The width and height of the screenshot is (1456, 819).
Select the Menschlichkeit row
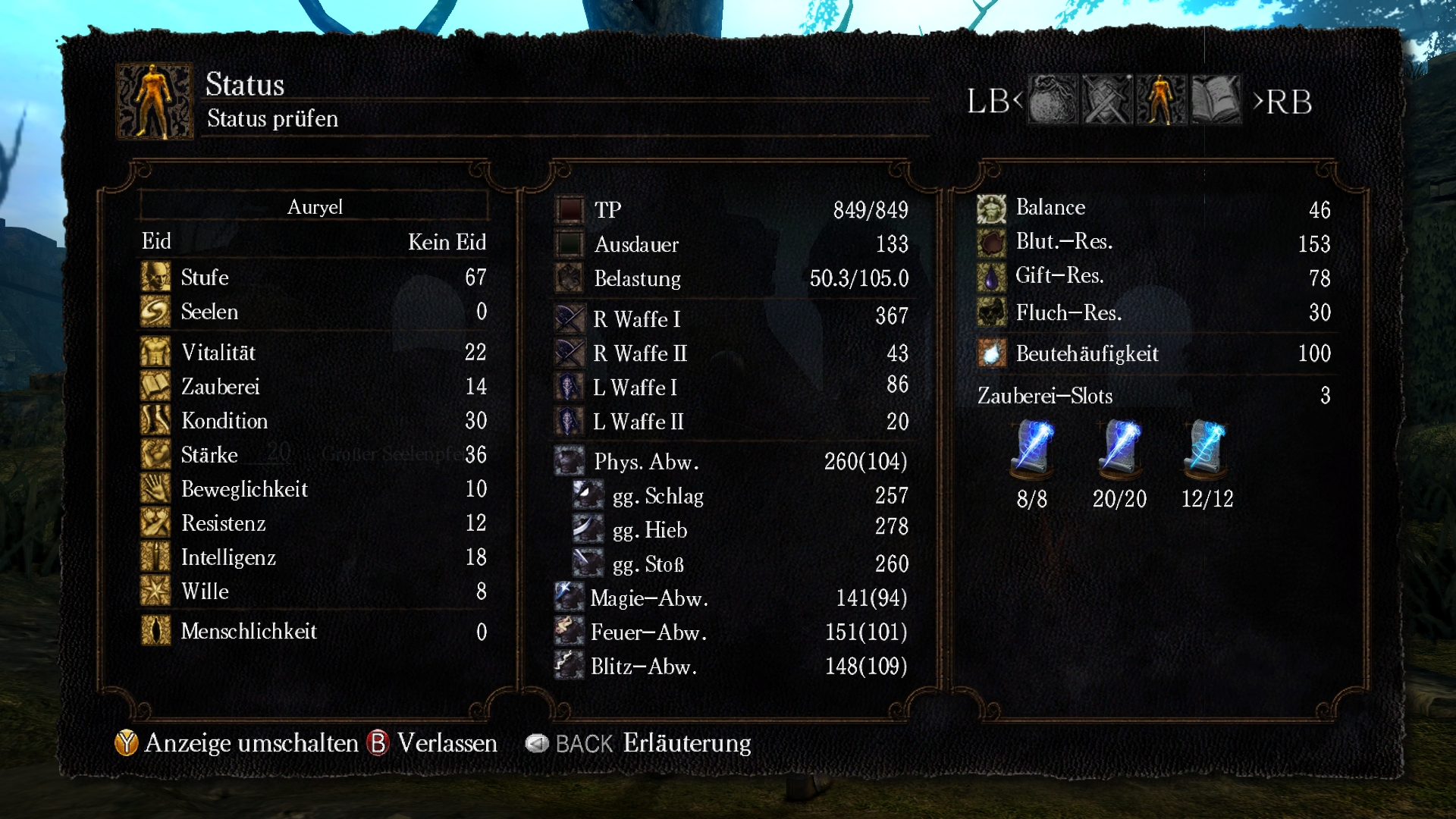point(313,631)
